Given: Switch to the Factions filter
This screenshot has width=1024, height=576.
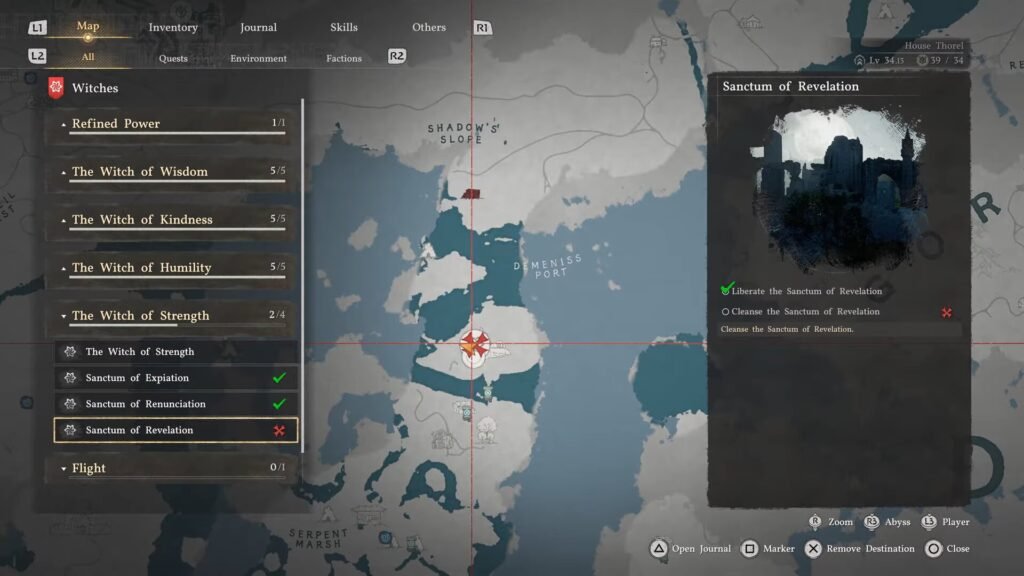Looking at the screenshot, I should 344,58.
